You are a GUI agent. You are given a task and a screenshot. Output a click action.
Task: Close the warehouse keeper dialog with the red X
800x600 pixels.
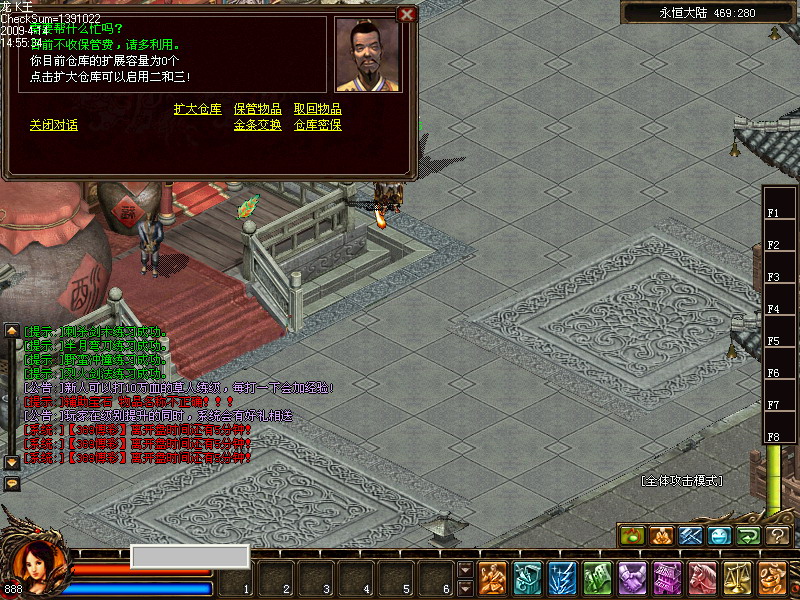tap(406, 14)
